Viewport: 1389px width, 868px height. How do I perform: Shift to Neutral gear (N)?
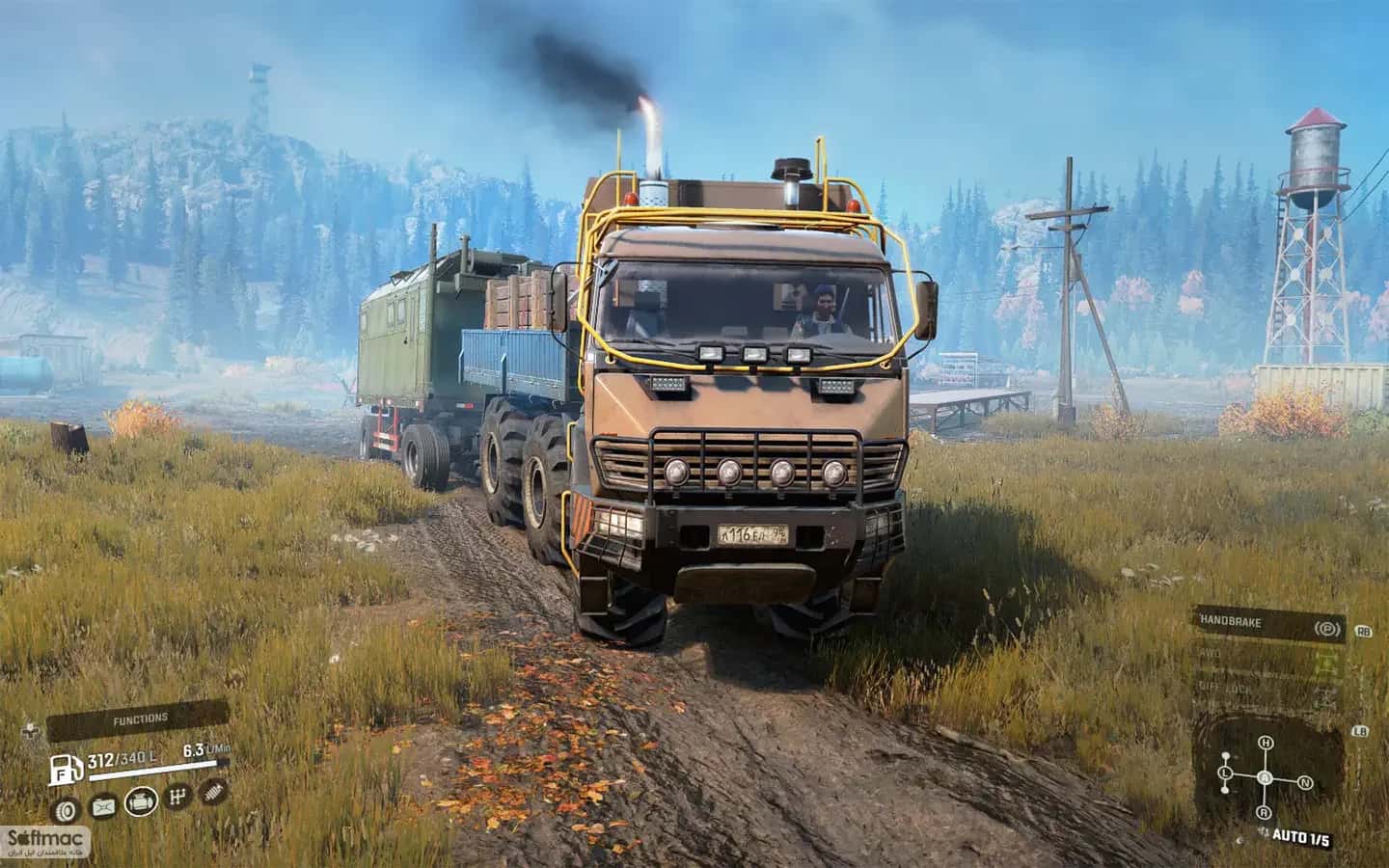tap(1304, 781)
